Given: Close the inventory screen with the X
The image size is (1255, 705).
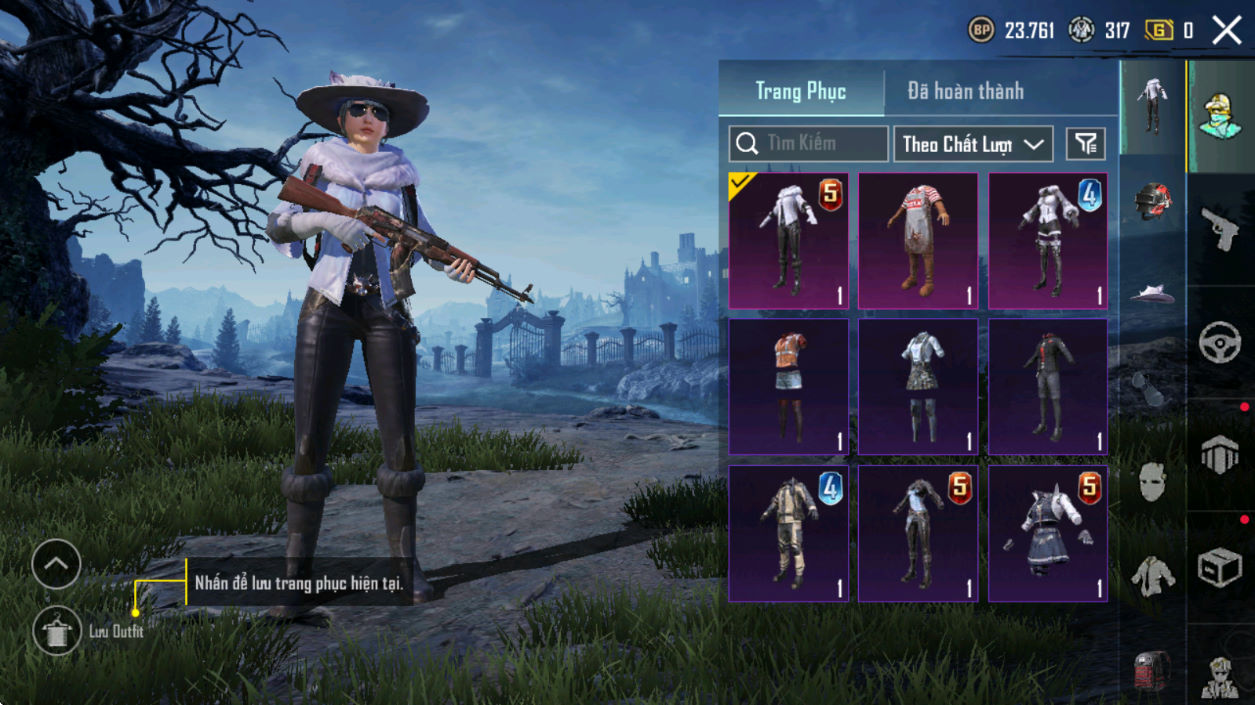Looking at the screenshot, I should 1227,30.
